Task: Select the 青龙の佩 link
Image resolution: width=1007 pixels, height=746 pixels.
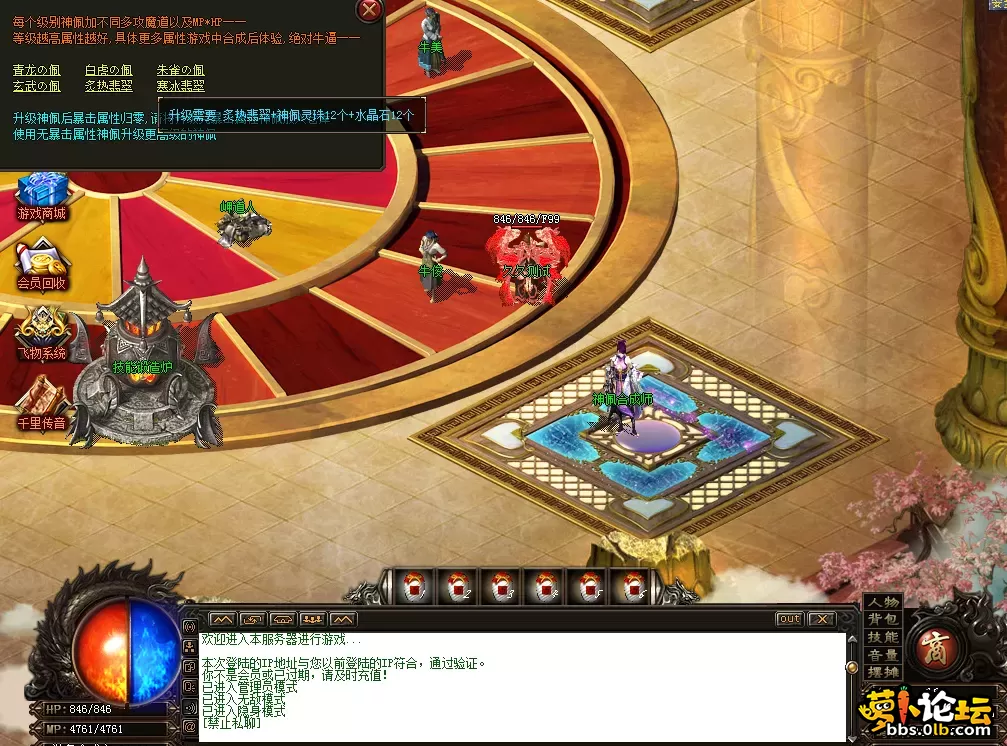Action: (37, 70)
